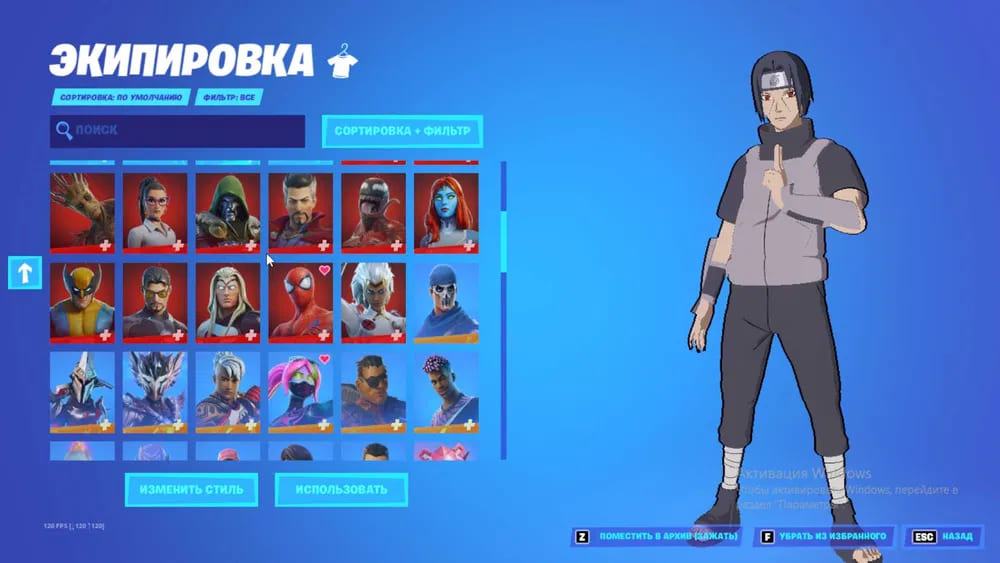Viewport: 1000px width, 563px height.
Task: Select the Groot outfit tile
Action: point(82,212)
